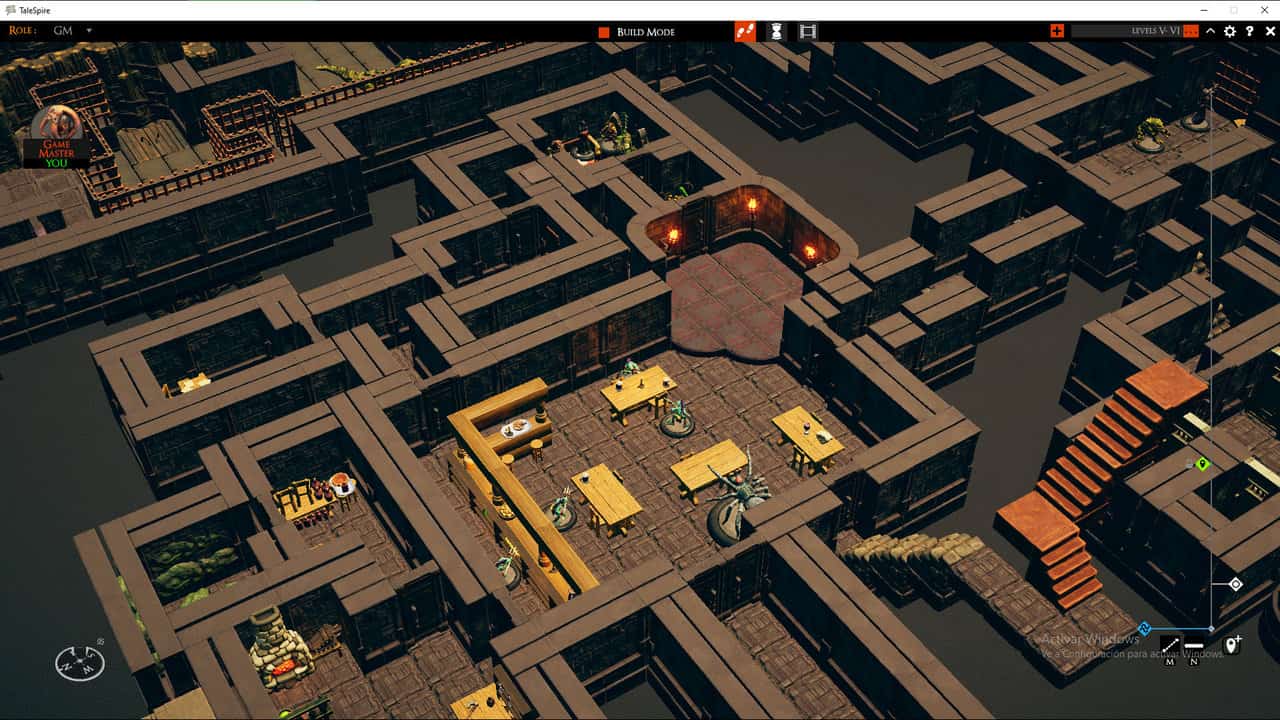Click the help question mark icon

coord(1250,31)
